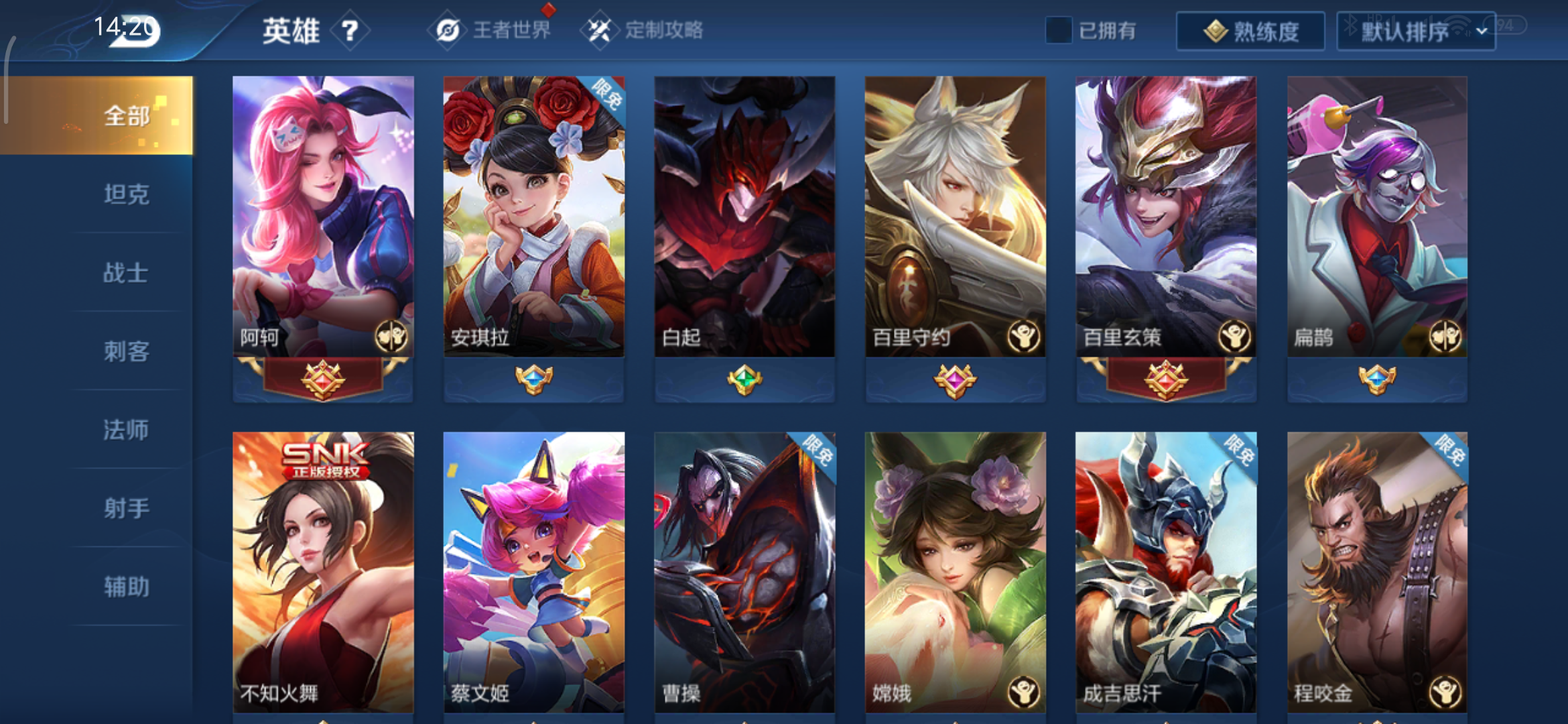1568x724 pixels.
Task: Open the hero help question mark icon
Action: 351,29
